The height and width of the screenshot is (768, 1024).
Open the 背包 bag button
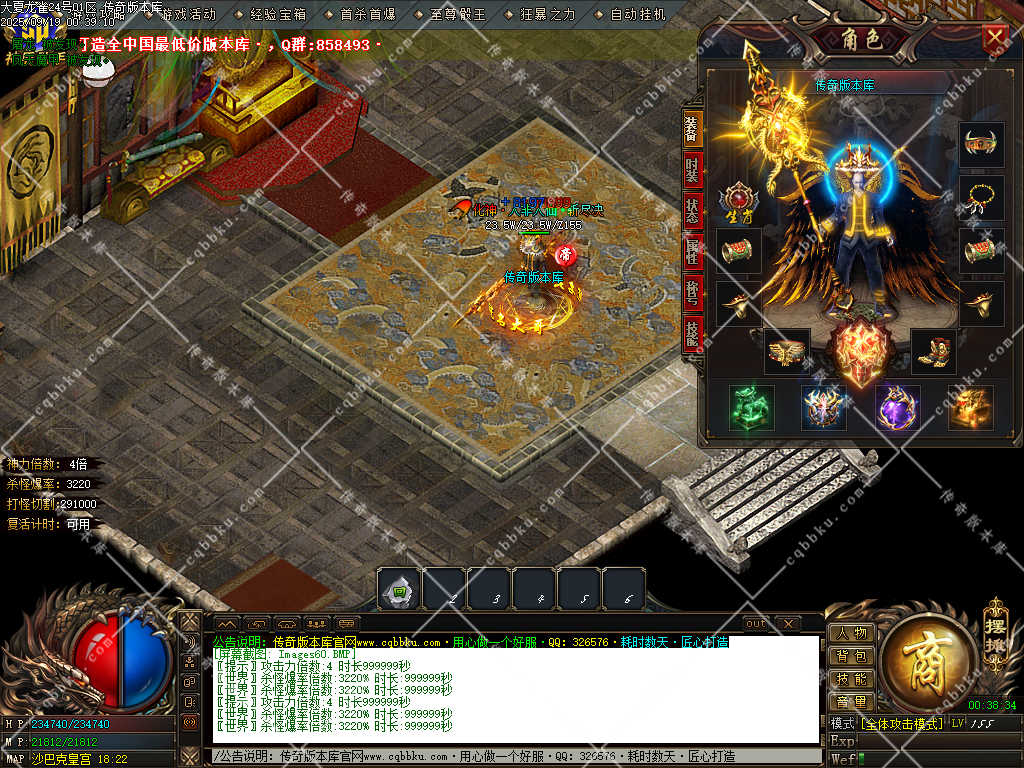point(851,656)
